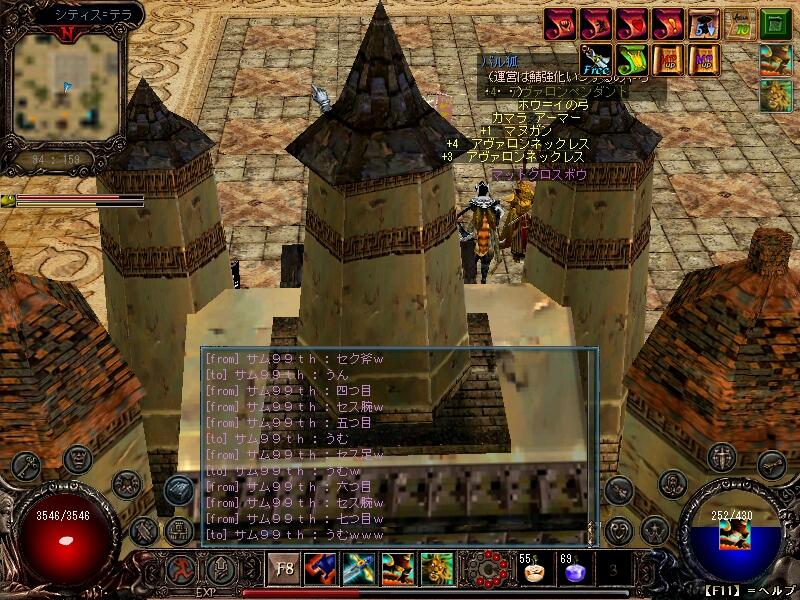Click the red running figure button
The image size is (800, 600).
tap(180, 571)
